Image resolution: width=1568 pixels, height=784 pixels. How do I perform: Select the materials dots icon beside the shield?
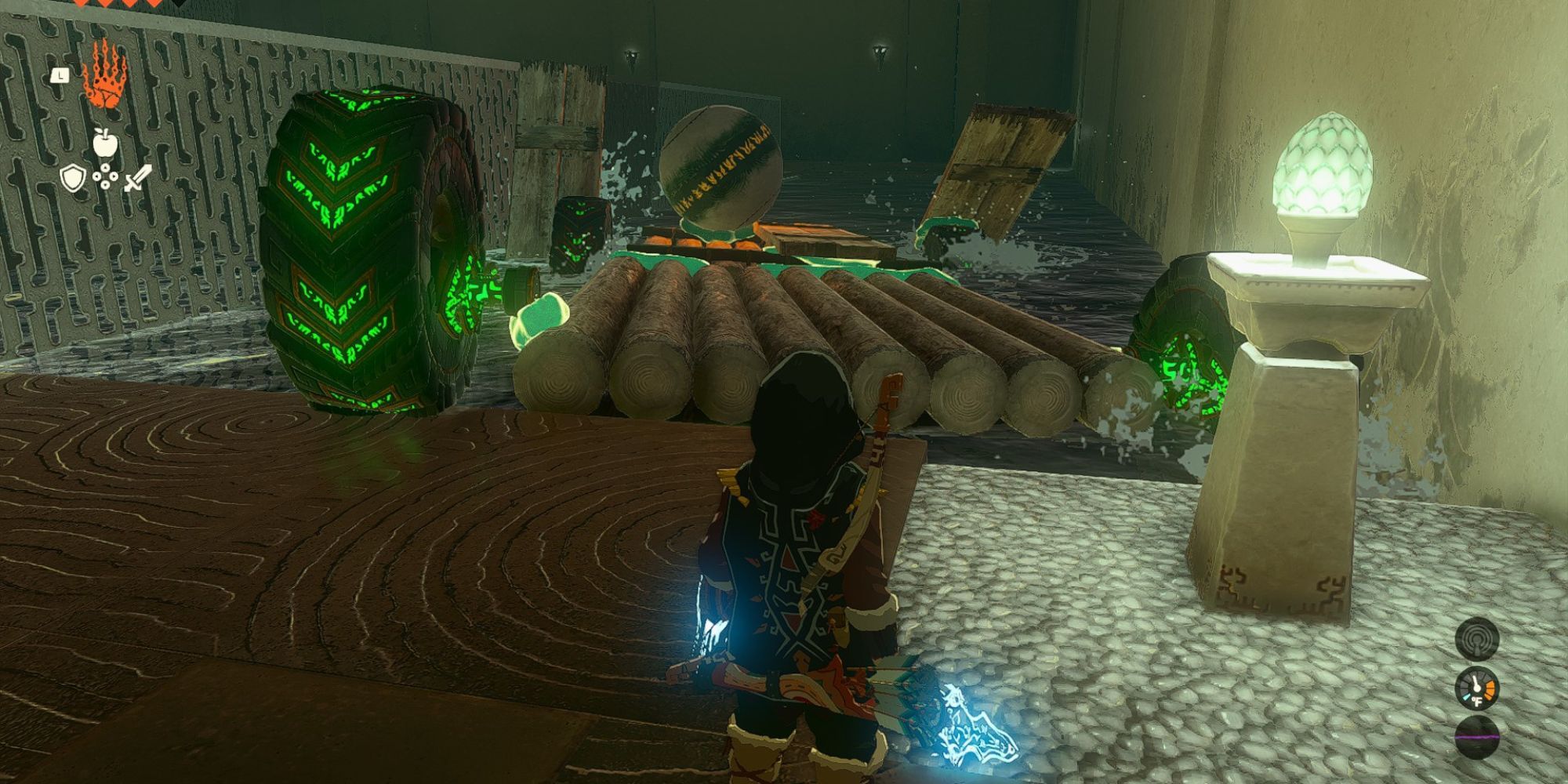pos(105,177)
